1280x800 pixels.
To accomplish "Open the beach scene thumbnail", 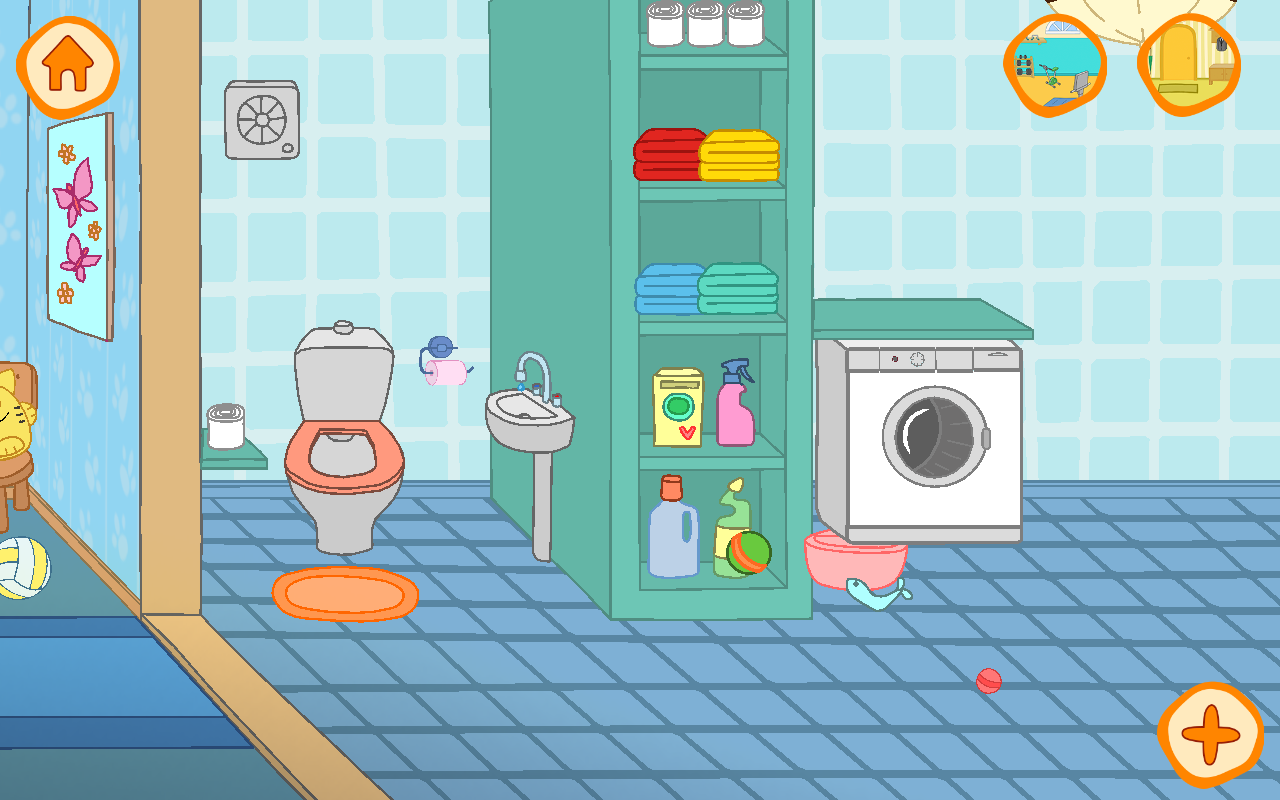I will (x=1055, y=66).
